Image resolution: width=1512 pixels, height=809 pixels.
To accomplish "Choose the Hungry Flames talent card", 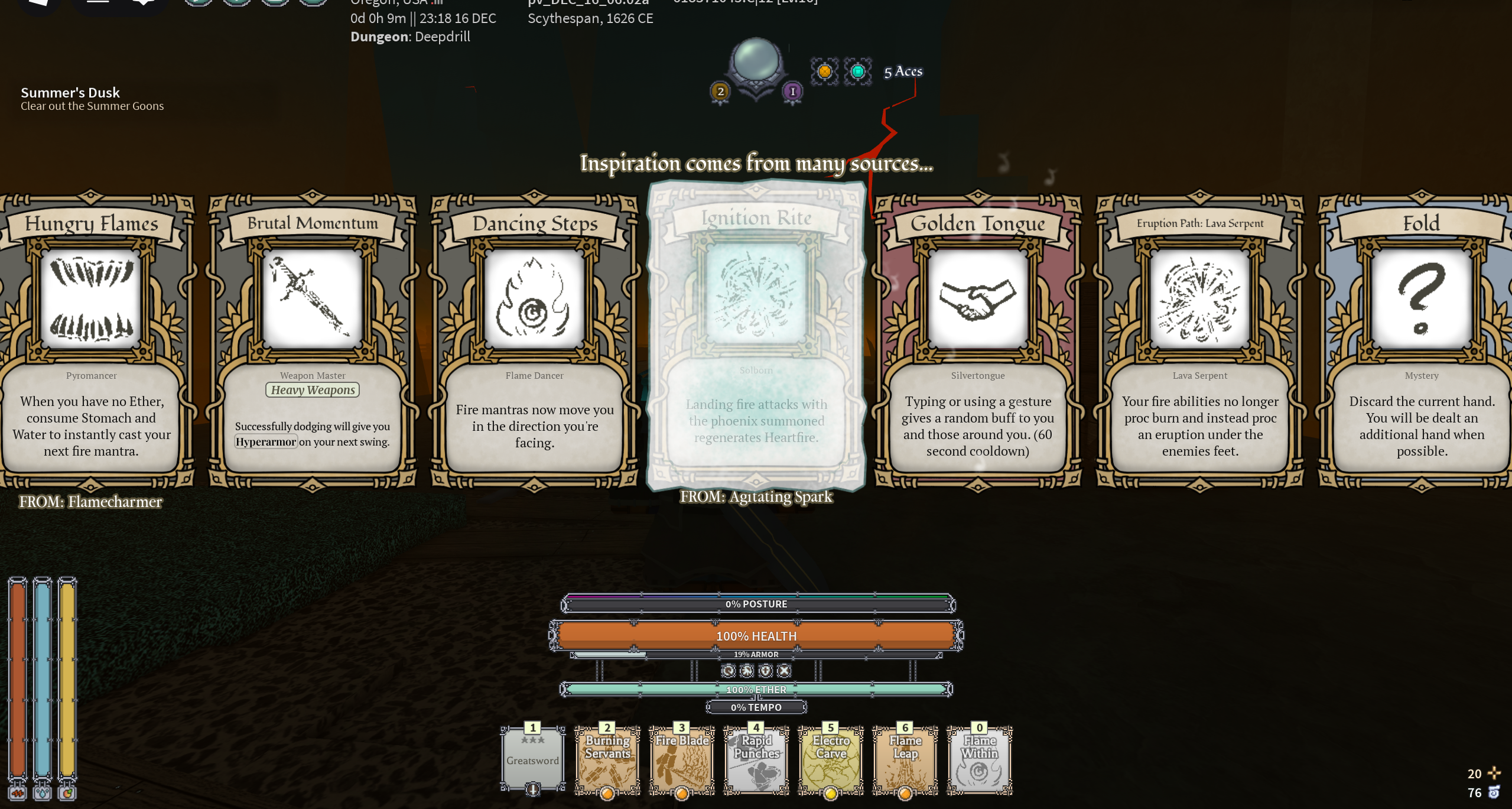I will coord(92,340).
